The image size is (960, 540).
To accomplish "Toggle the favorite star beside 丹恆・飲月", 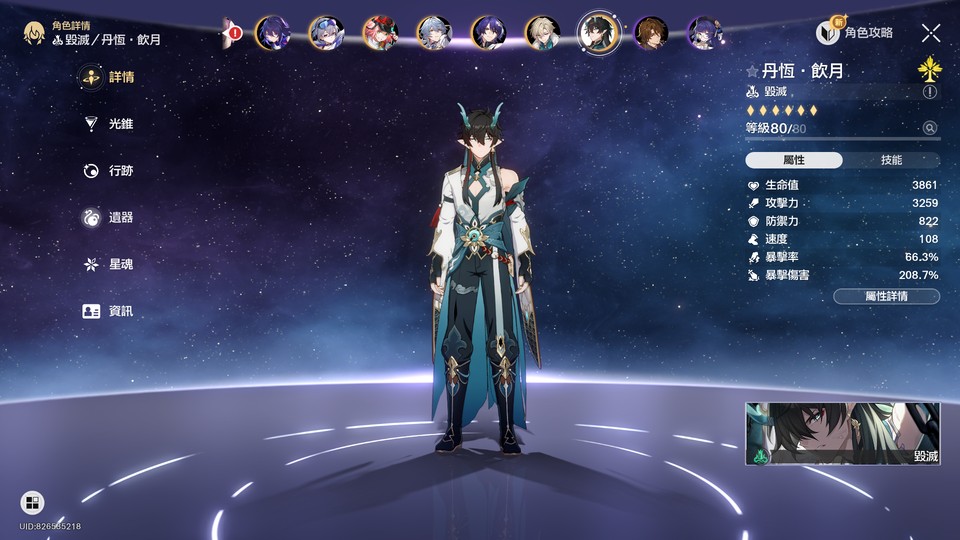I will click(752, 72).
